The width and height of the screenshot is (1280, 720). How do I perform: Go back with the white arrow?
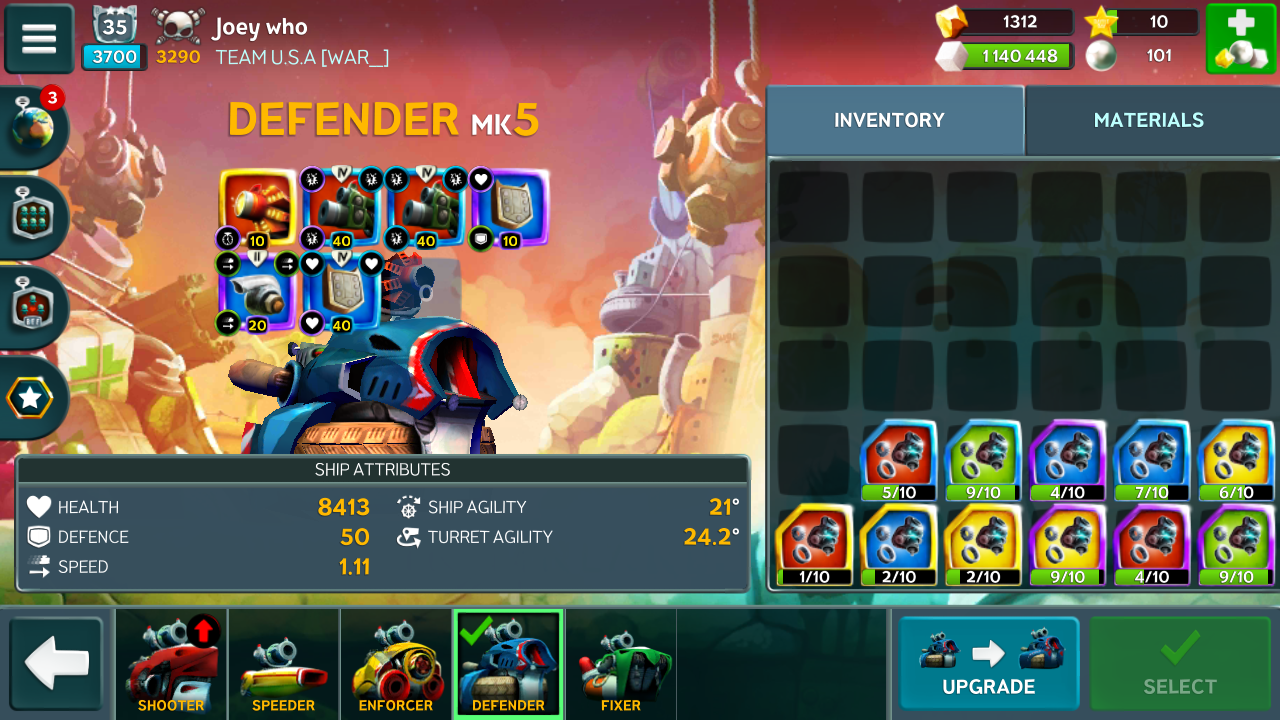(56, 664)
